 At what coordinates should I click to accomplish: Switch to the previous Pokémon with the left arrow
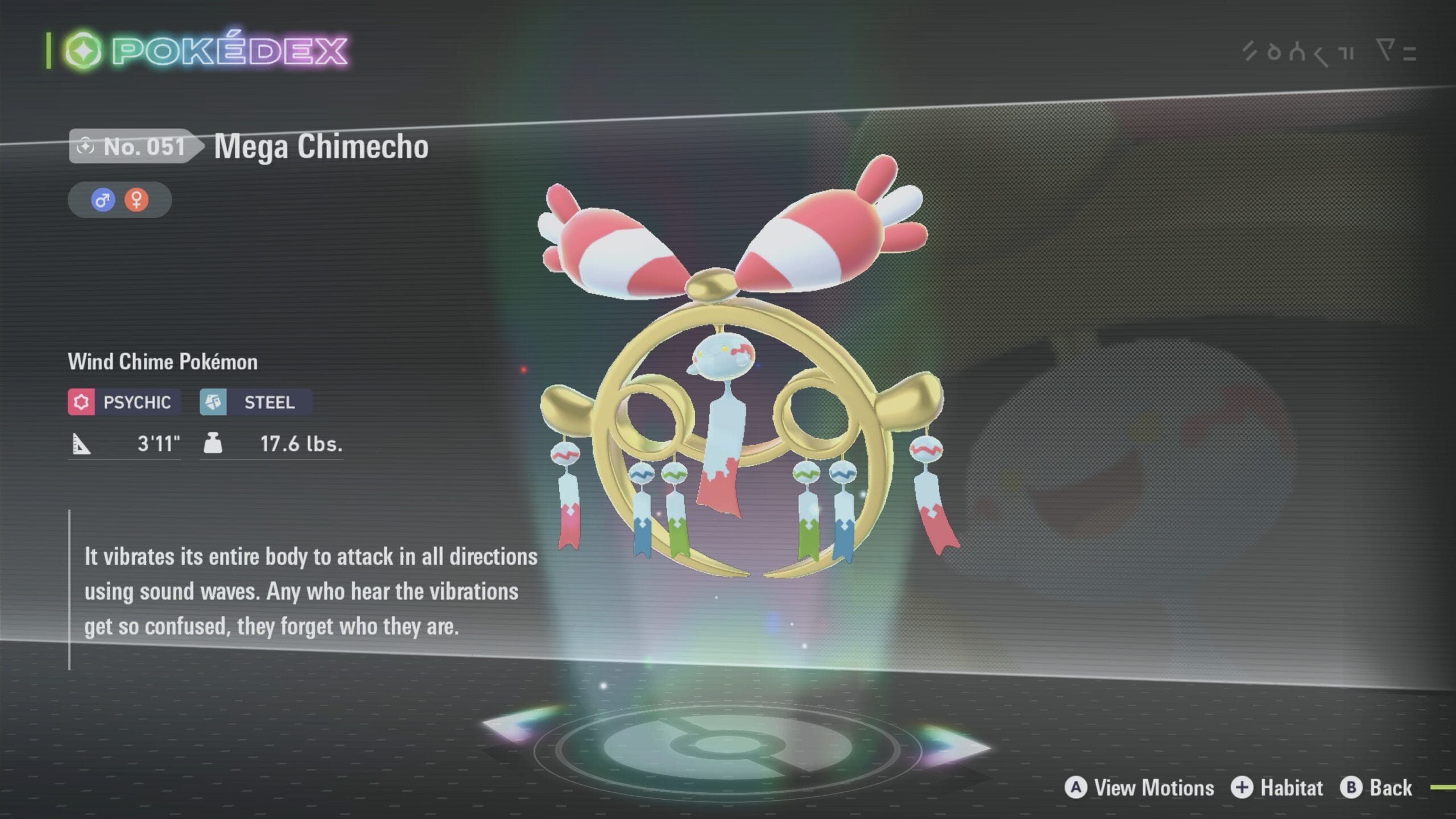(x=520, y=723)
